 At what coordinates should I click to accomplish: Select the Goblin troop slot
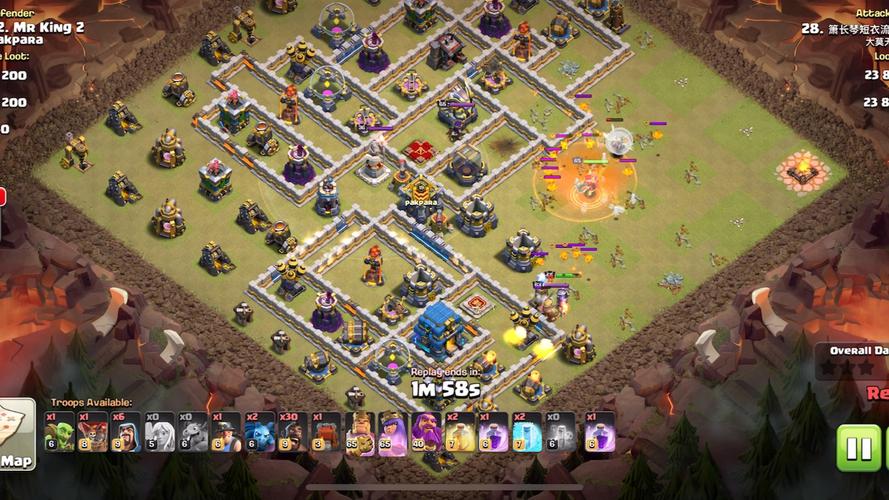pyautogui.click(x=59, y=431)
